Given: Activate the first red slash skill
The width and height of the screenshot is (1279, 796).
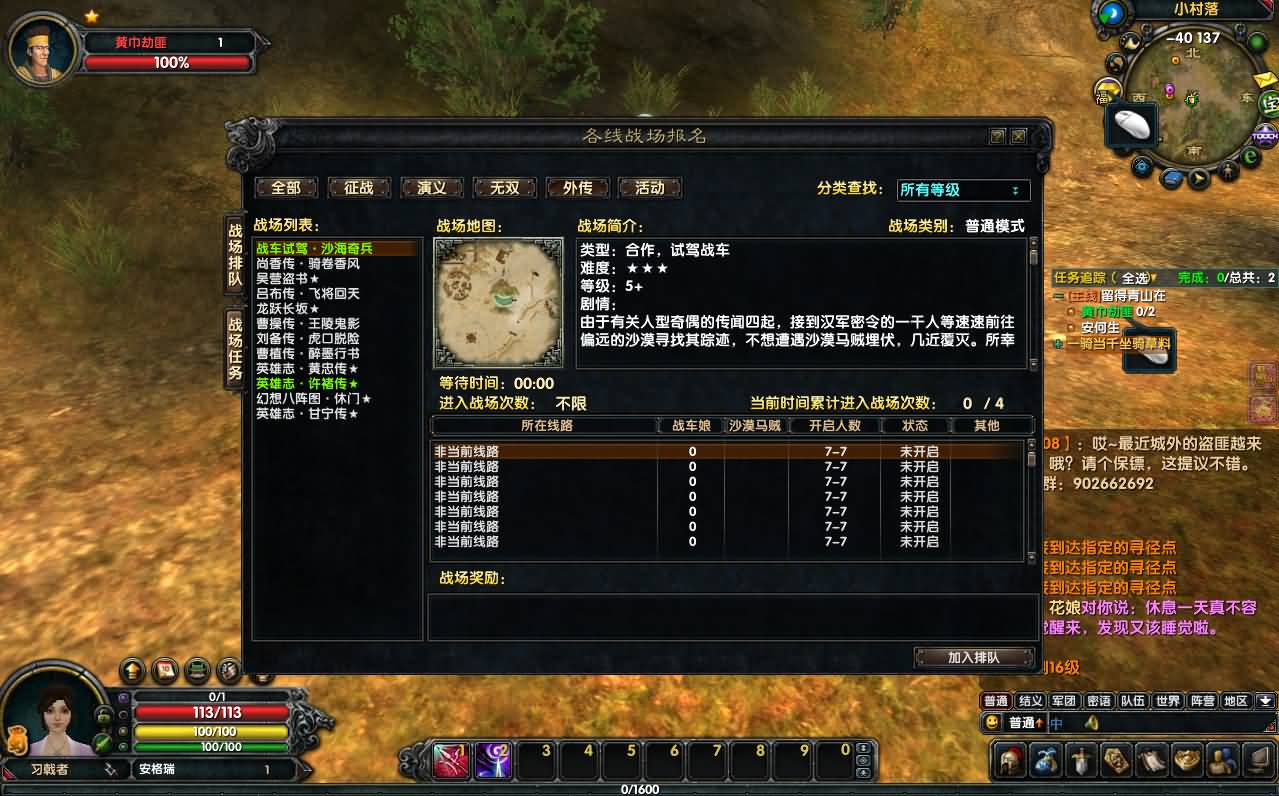Looking at the screenshot, I should point(451,761).
